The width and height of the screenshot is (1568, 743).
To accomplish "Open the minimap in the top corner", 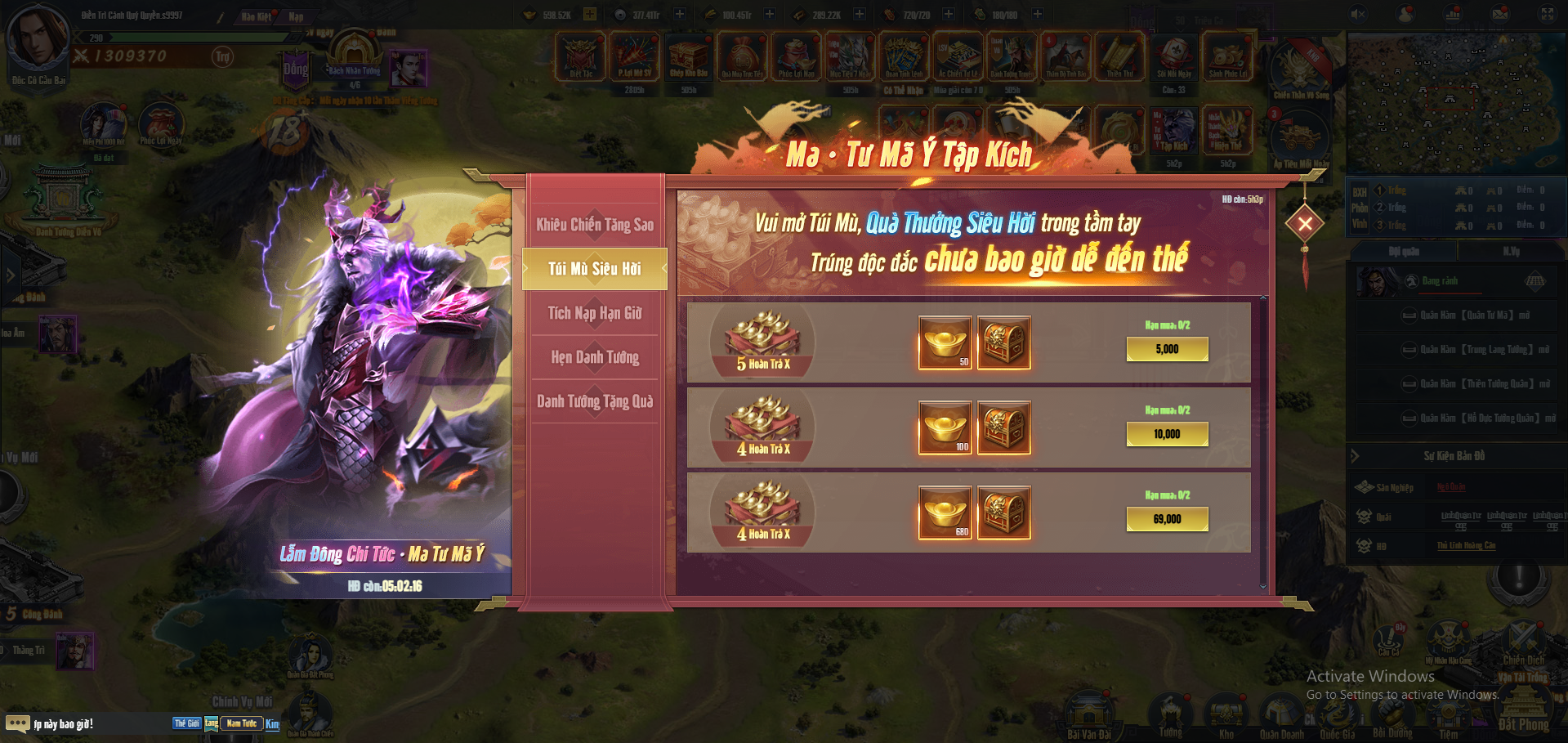I will (1454, 102).
